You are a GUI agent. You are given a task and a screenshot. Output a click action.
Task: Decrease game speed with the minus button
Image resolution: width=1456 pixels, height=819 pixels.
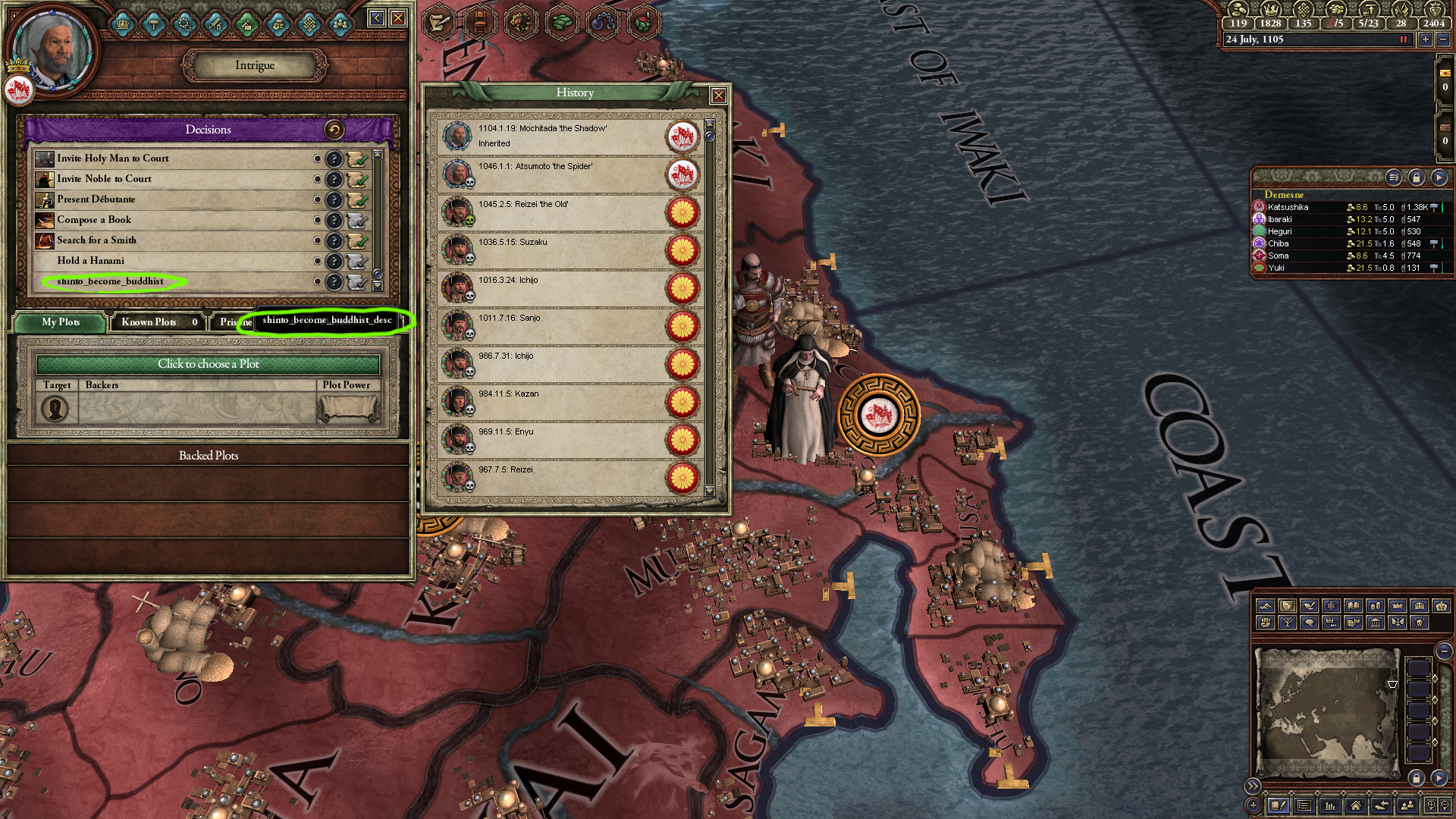coord(1443,39)
